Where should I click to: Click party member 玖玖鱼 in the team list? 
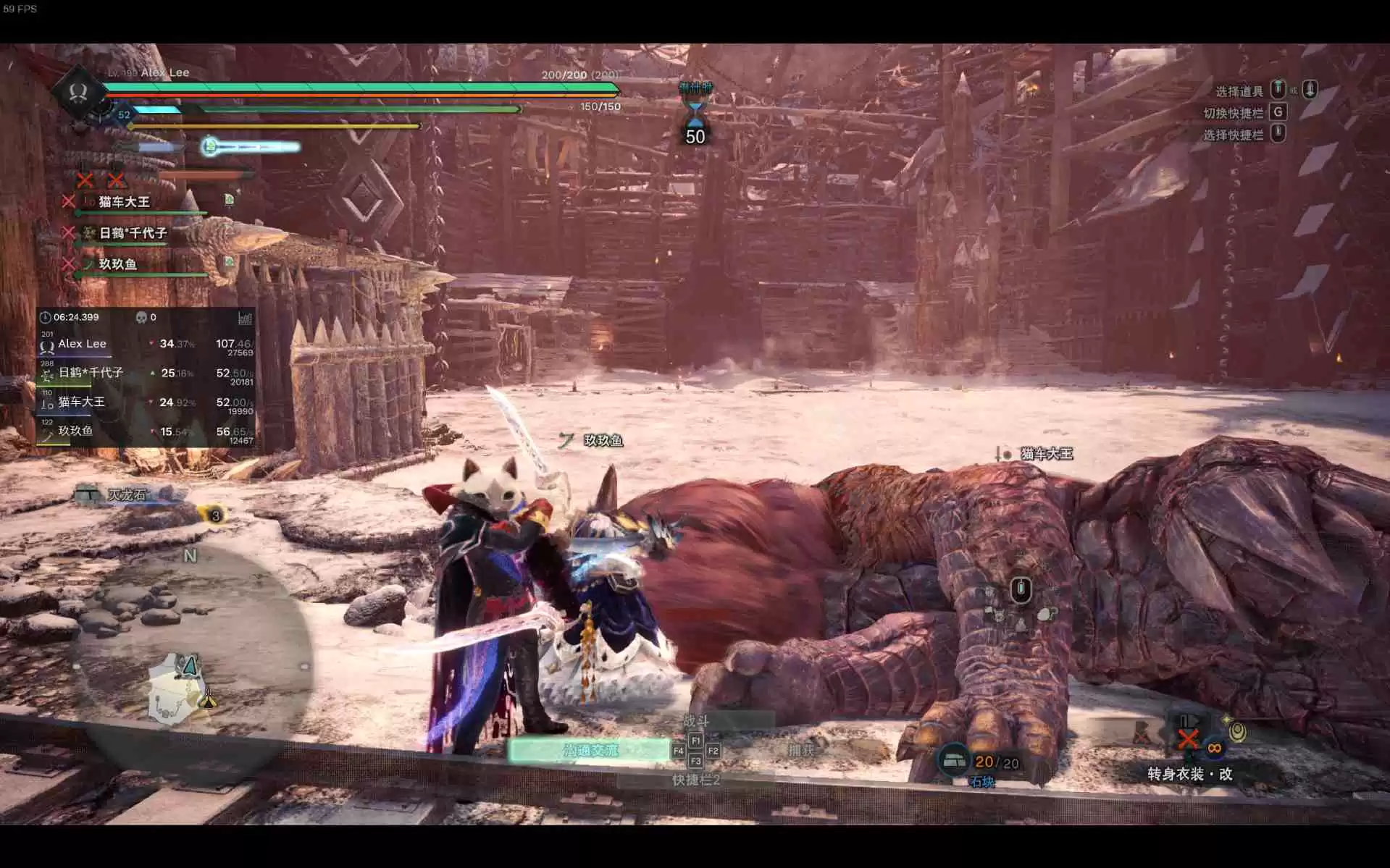click(117, 264)
